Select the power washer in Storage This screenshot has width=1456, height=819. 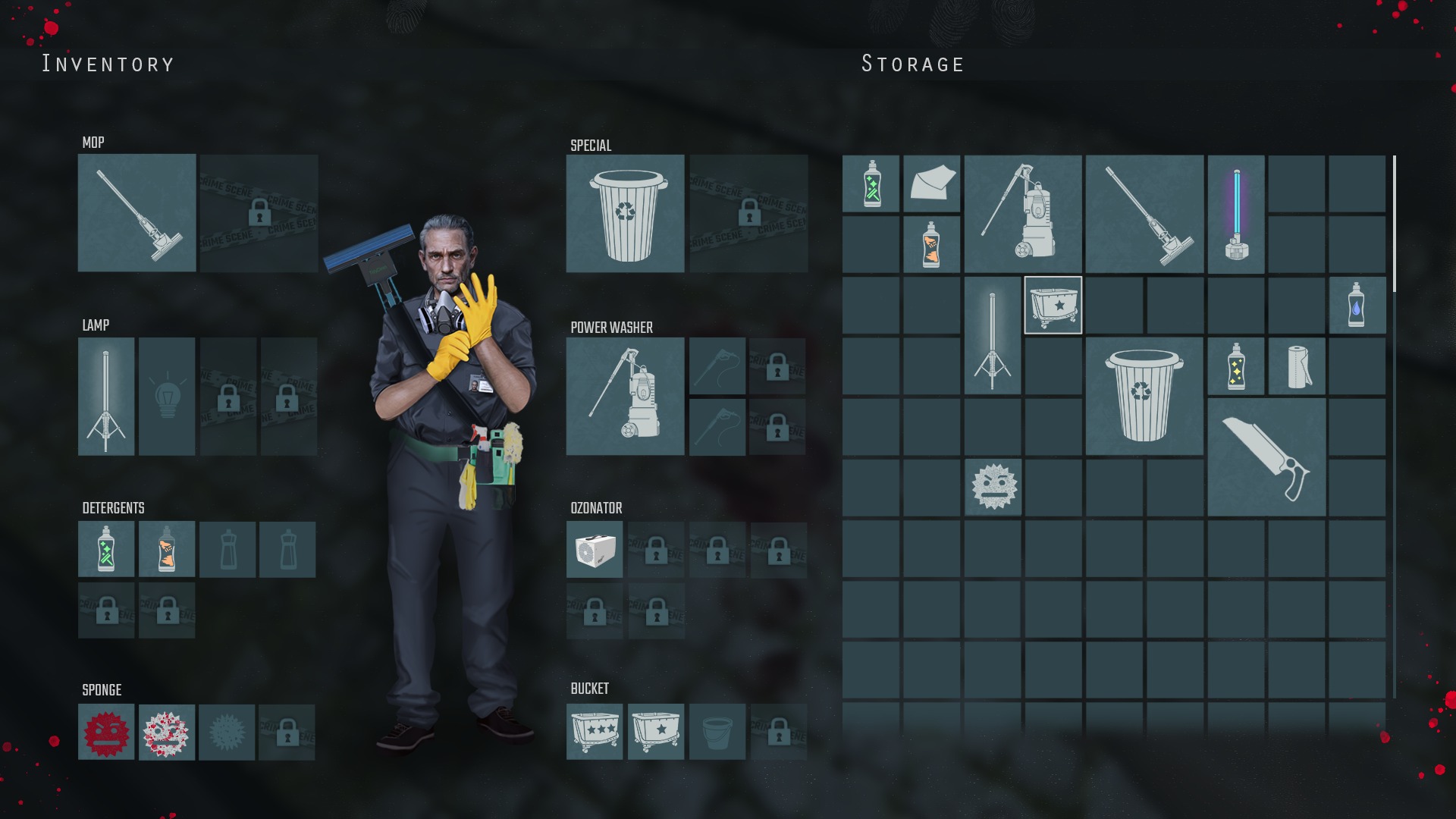click(x=1023, y=214)
